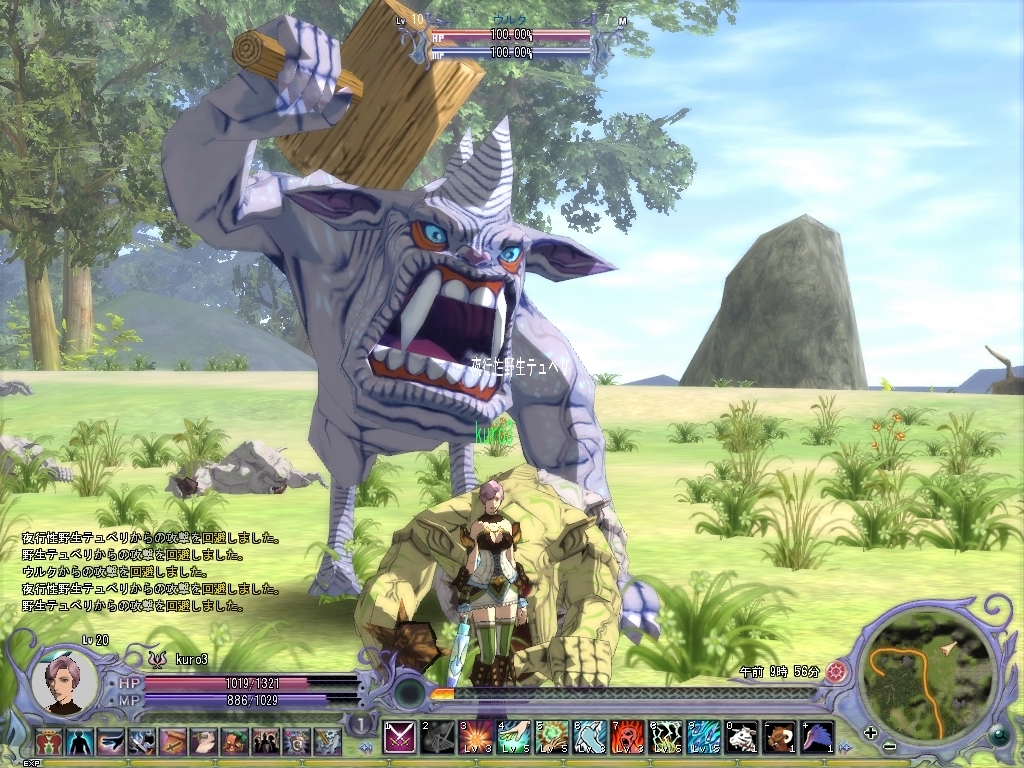The height and width of the screenshot is (768, 1024).
Task: Open the circular minimap
Action: tap(927, 675)
